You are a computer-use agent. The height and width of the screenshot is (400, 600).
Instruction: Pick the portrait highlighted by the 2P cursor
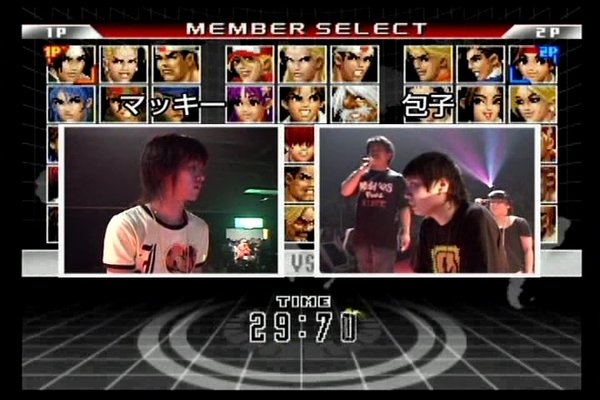[534, 63]
